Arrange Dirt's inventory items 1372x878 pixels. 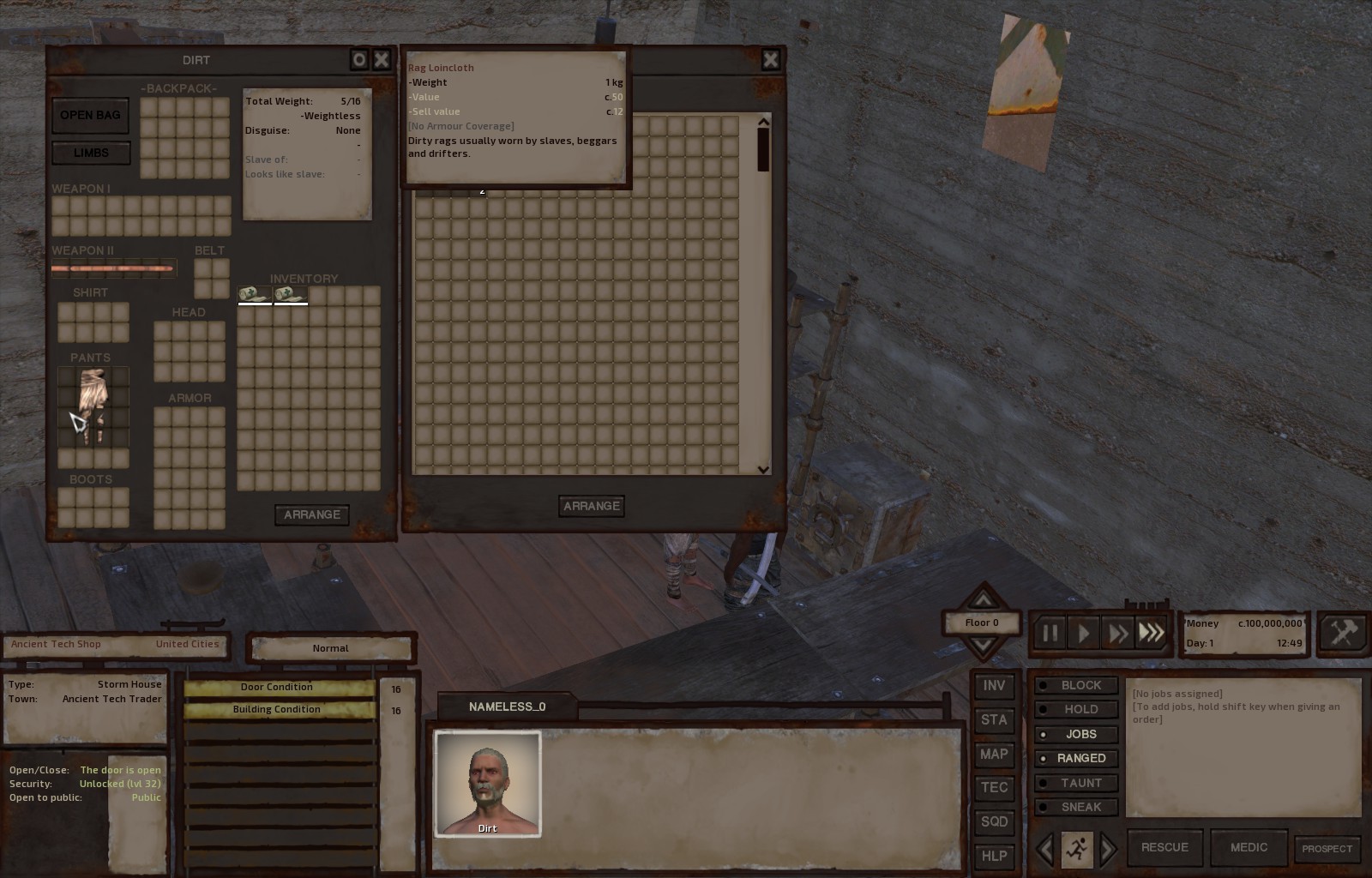click(311, 514)
